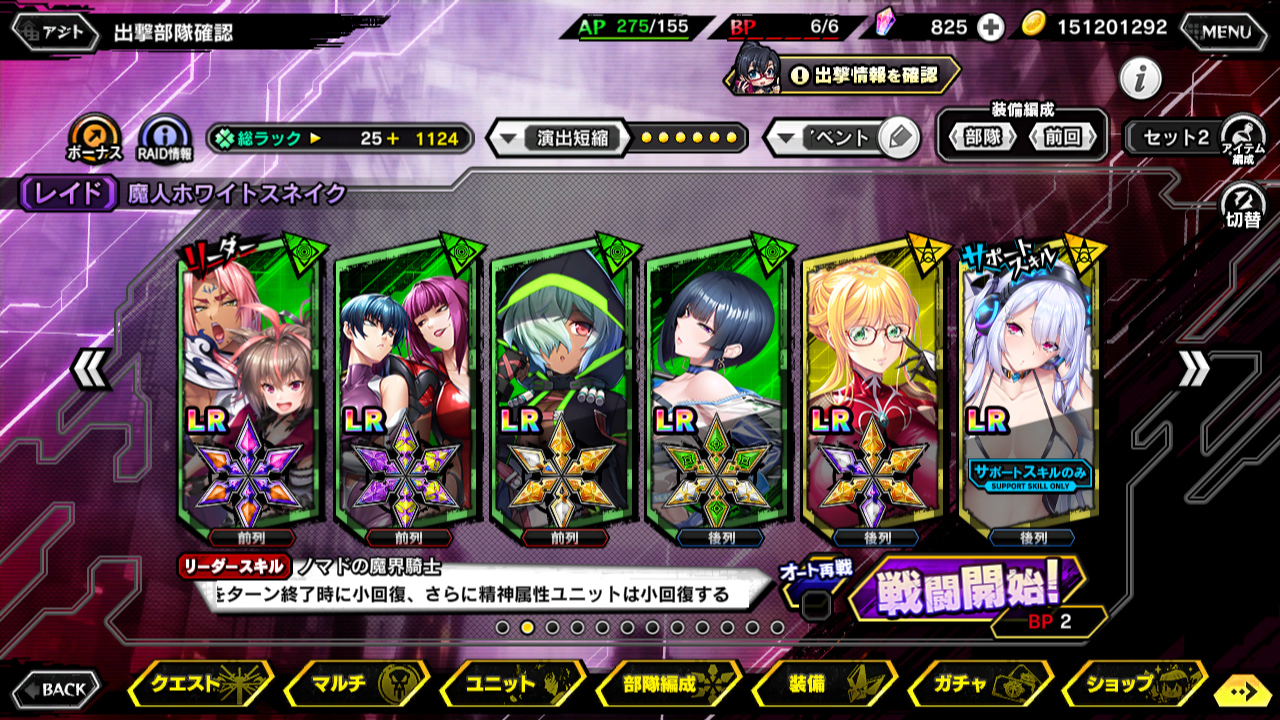Toggle the オート再戦 auto-rematch checkbox
The height and width of the screenshot is (720, 1280).
point(816,604)
